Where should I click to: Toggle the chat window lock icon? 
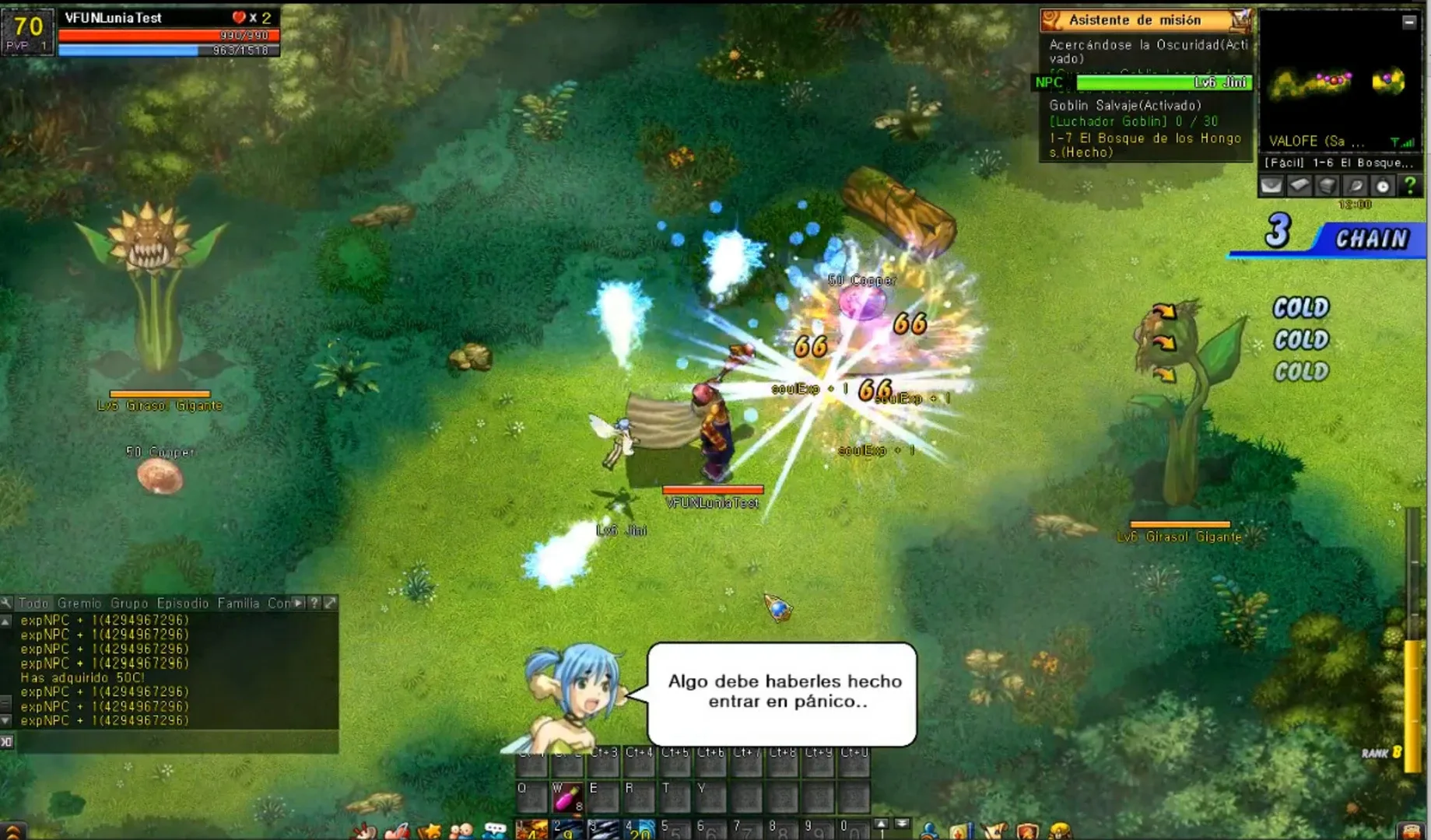click(6, 741)
